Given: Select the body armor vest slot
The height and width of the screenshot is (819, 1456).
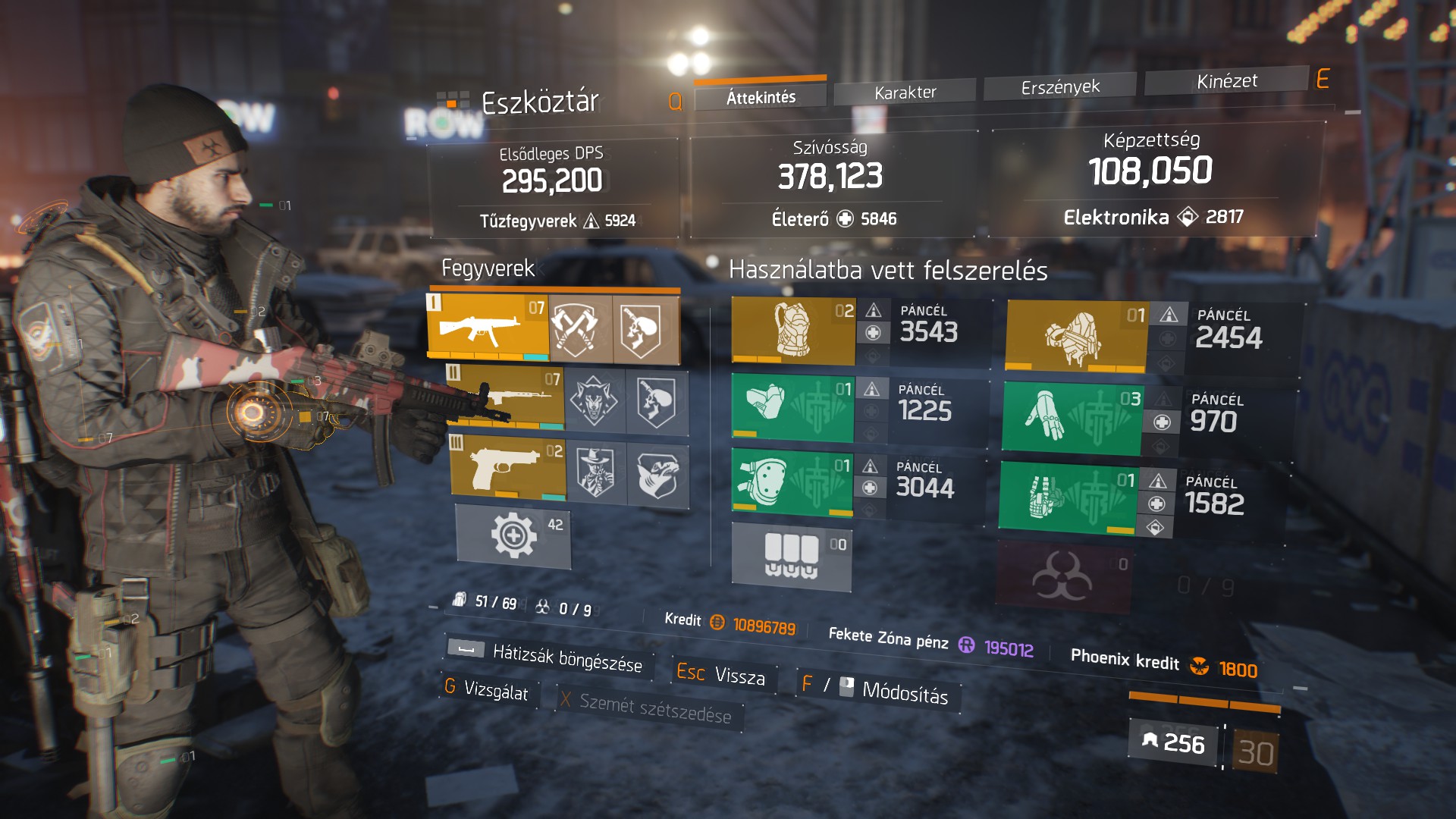Looking at the screenshot, I should coord(793,331).
